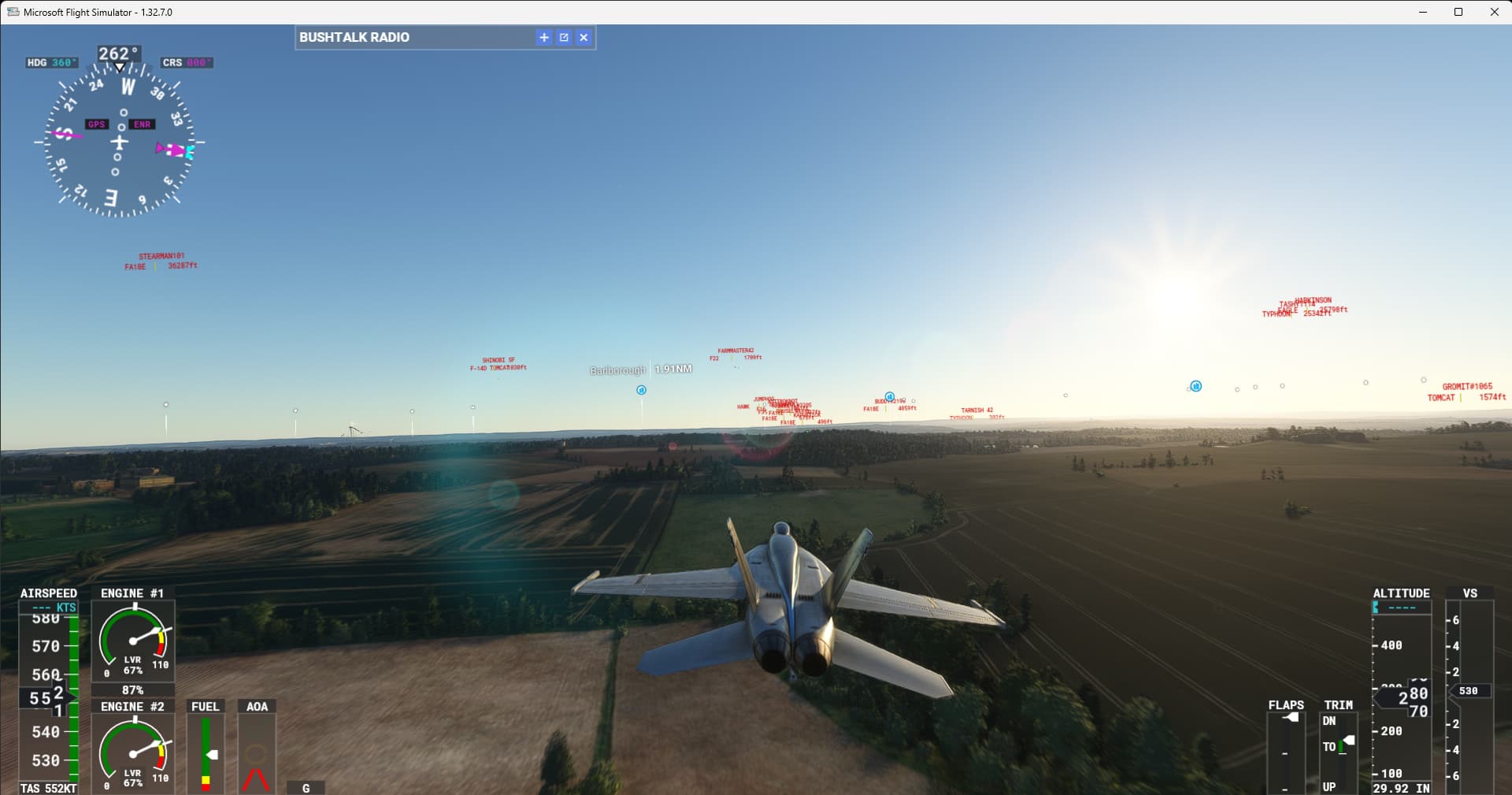Image resolution: width=1512 pixels, height=795 pixels.
Task: Select the BUSHTALK RADIO panel title
Action: pyautogui.click(x=355, y=37)
